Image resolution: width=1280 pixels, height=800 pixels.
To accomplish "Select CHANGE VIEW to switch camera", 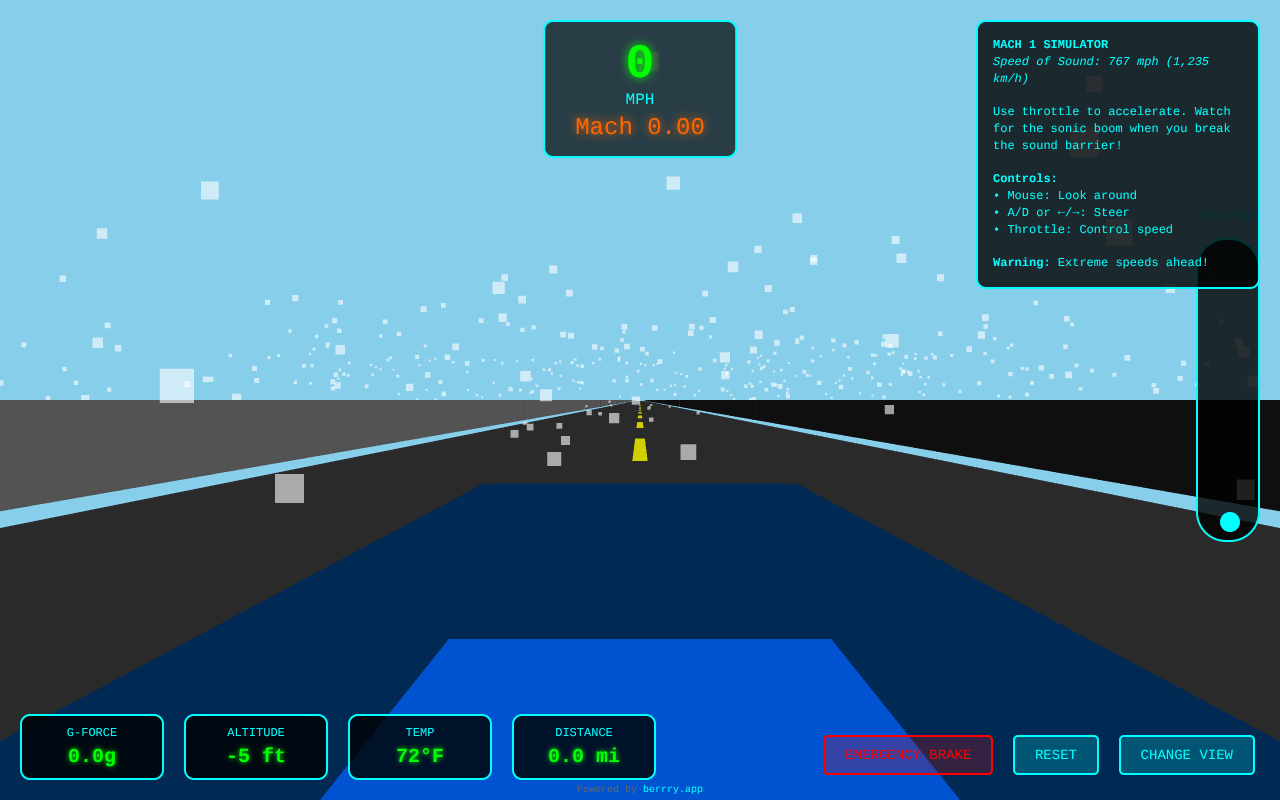I will pyautogui.click(x=1187, y=755).
